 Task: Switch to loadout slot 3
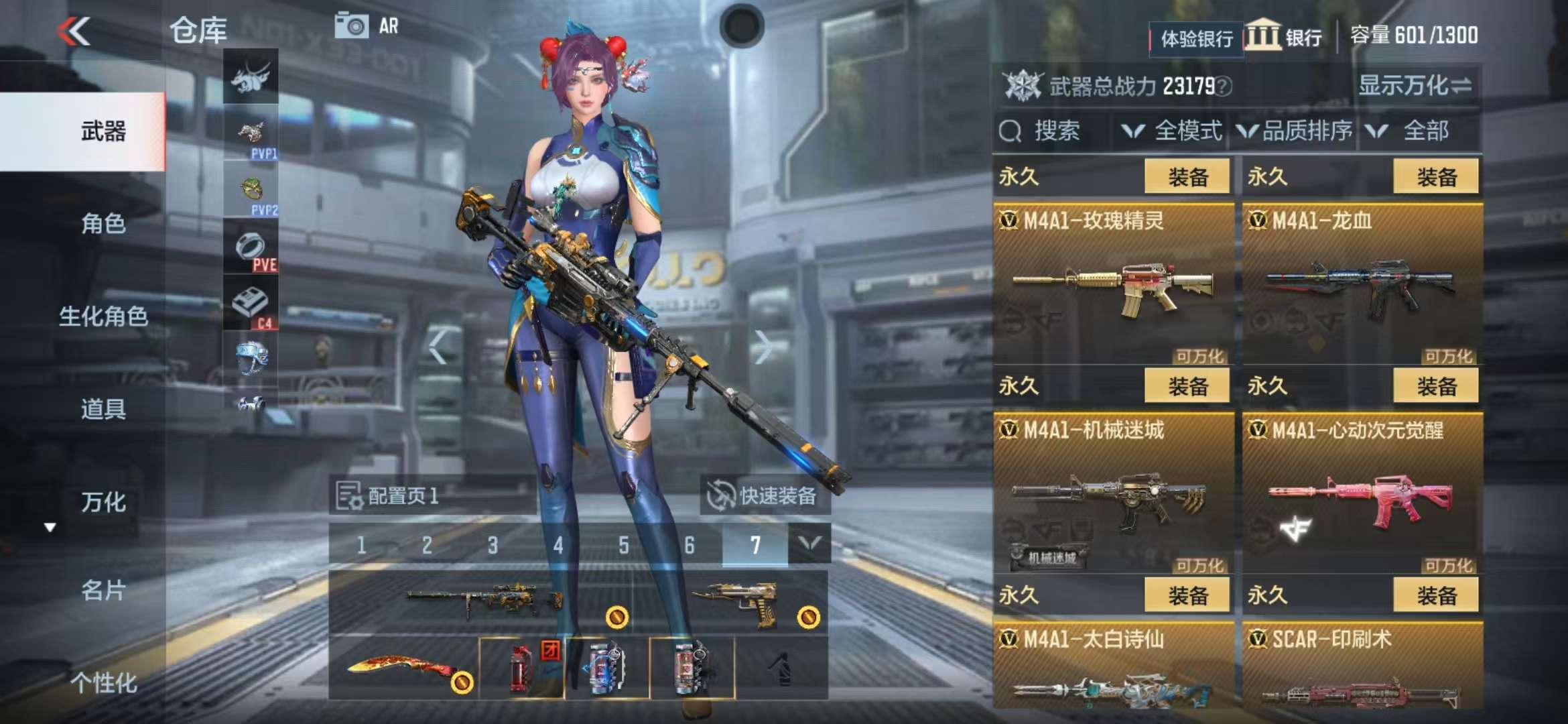493,545
